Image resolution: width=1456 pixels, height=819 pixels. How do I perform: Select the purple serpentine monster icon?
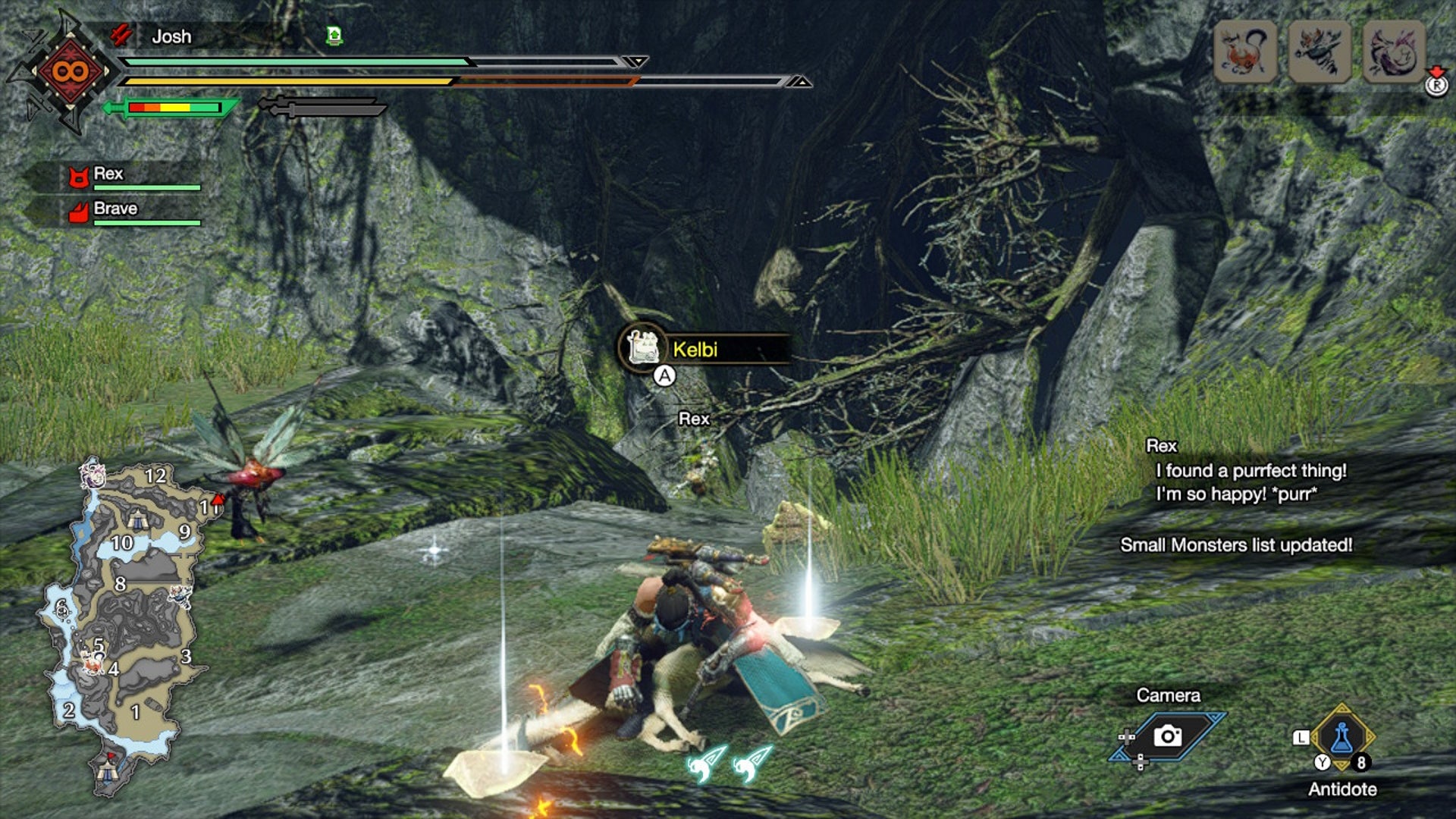[1394, 52]
